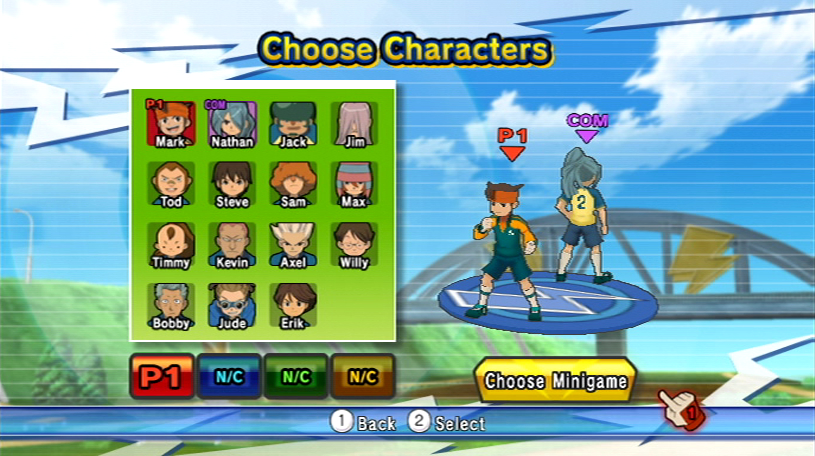This screenshot has height=456, width=815.
Task: Select the character Jim
Action: [353, 122]
